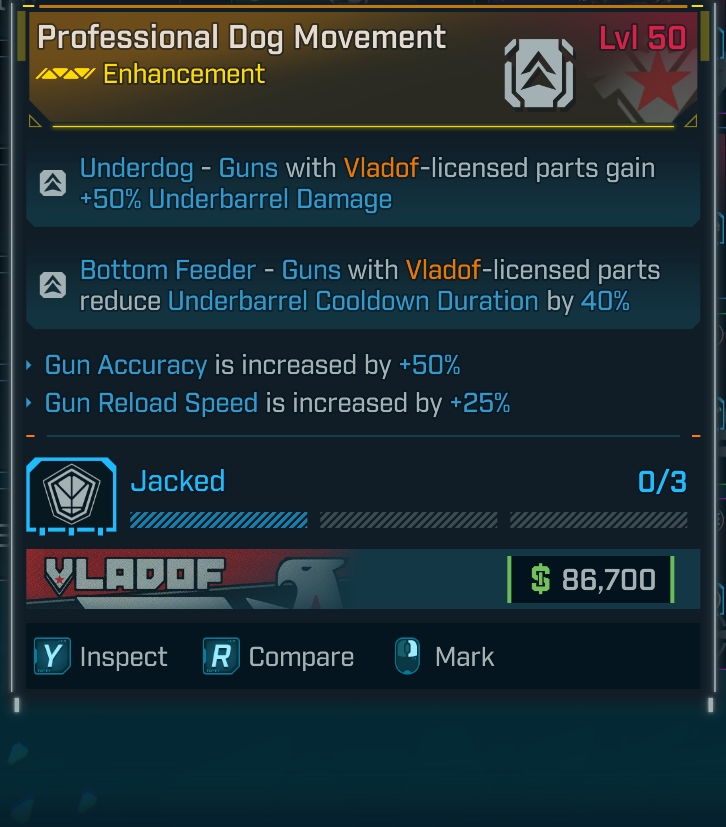Click the Bottom Feeder perk row
Viewport: 726px width, 827px height.
pyautogui.click(x=362, y=285)
